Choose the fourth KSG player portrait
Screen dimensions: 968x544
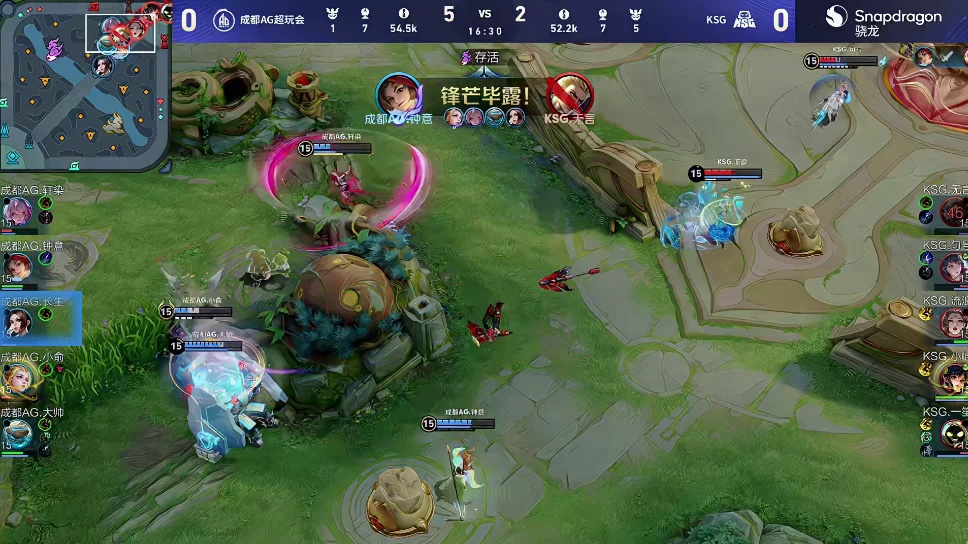click(x=951, y=377)
